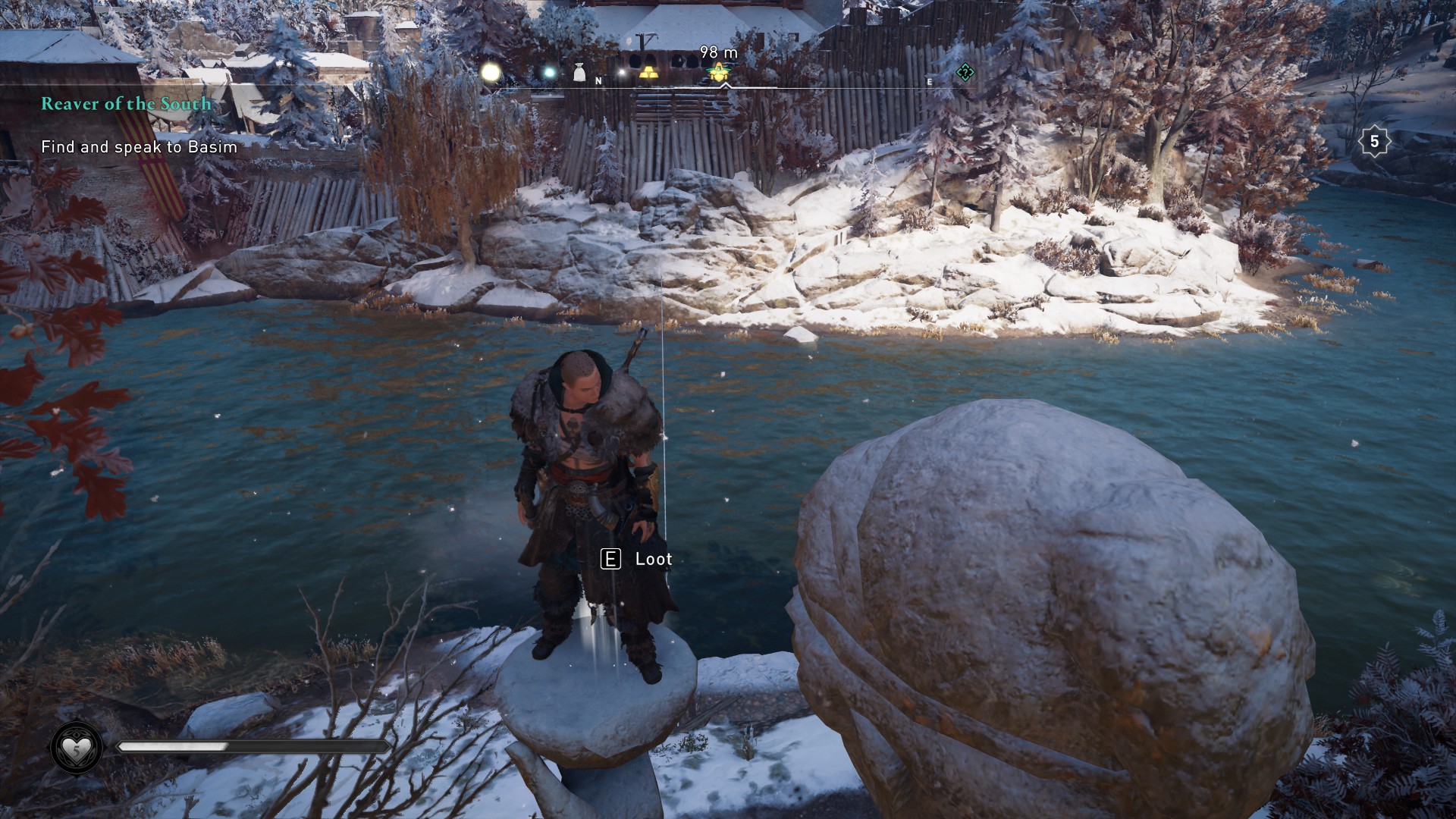Screen dimensions: 1456x819
Task: Select the yellow quest objective compass marker
Action: tap(717, 73)
